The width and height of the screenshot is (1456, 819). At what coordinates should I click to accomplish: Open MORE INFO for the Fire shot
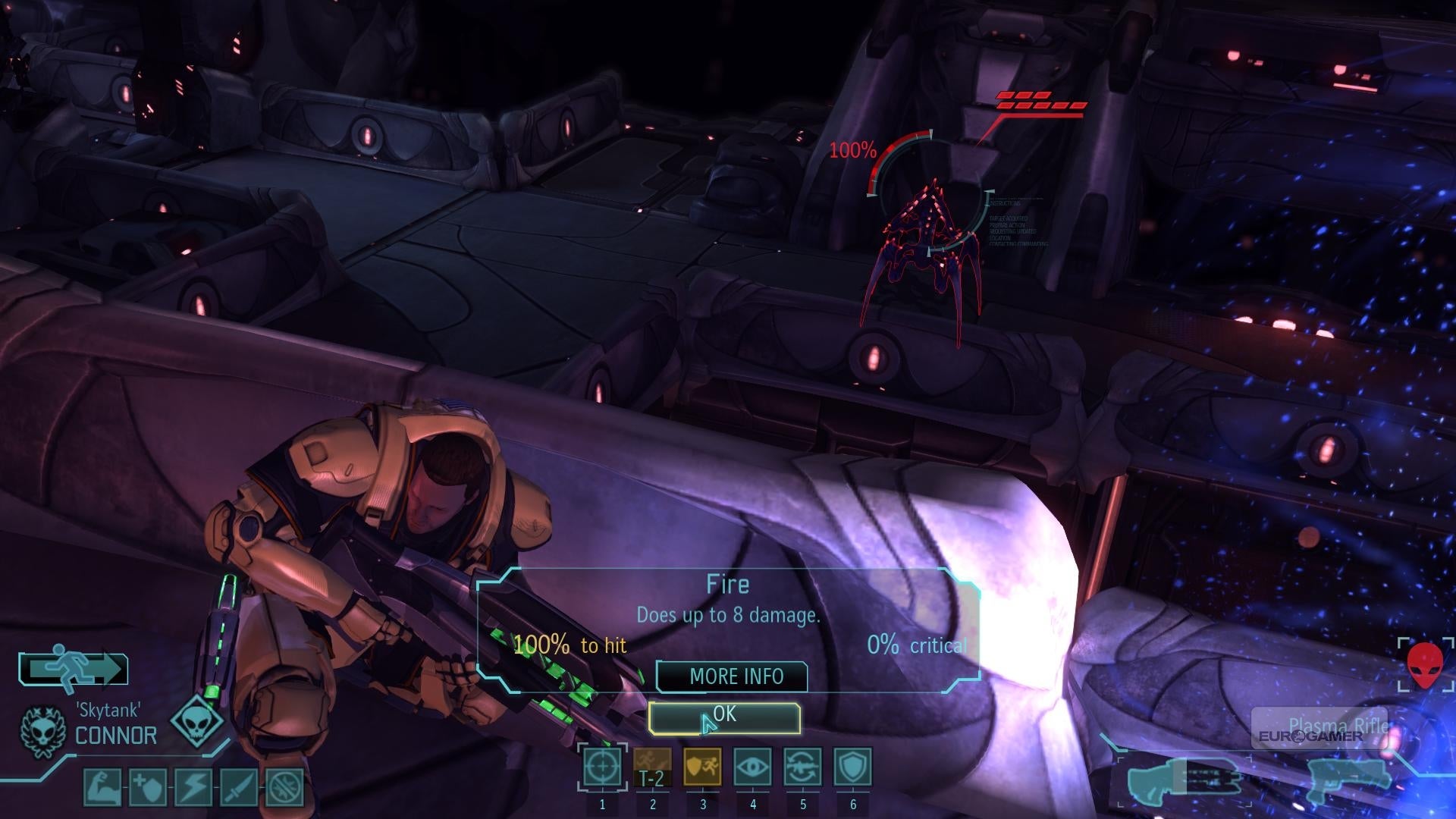click(x=732, y=676)
